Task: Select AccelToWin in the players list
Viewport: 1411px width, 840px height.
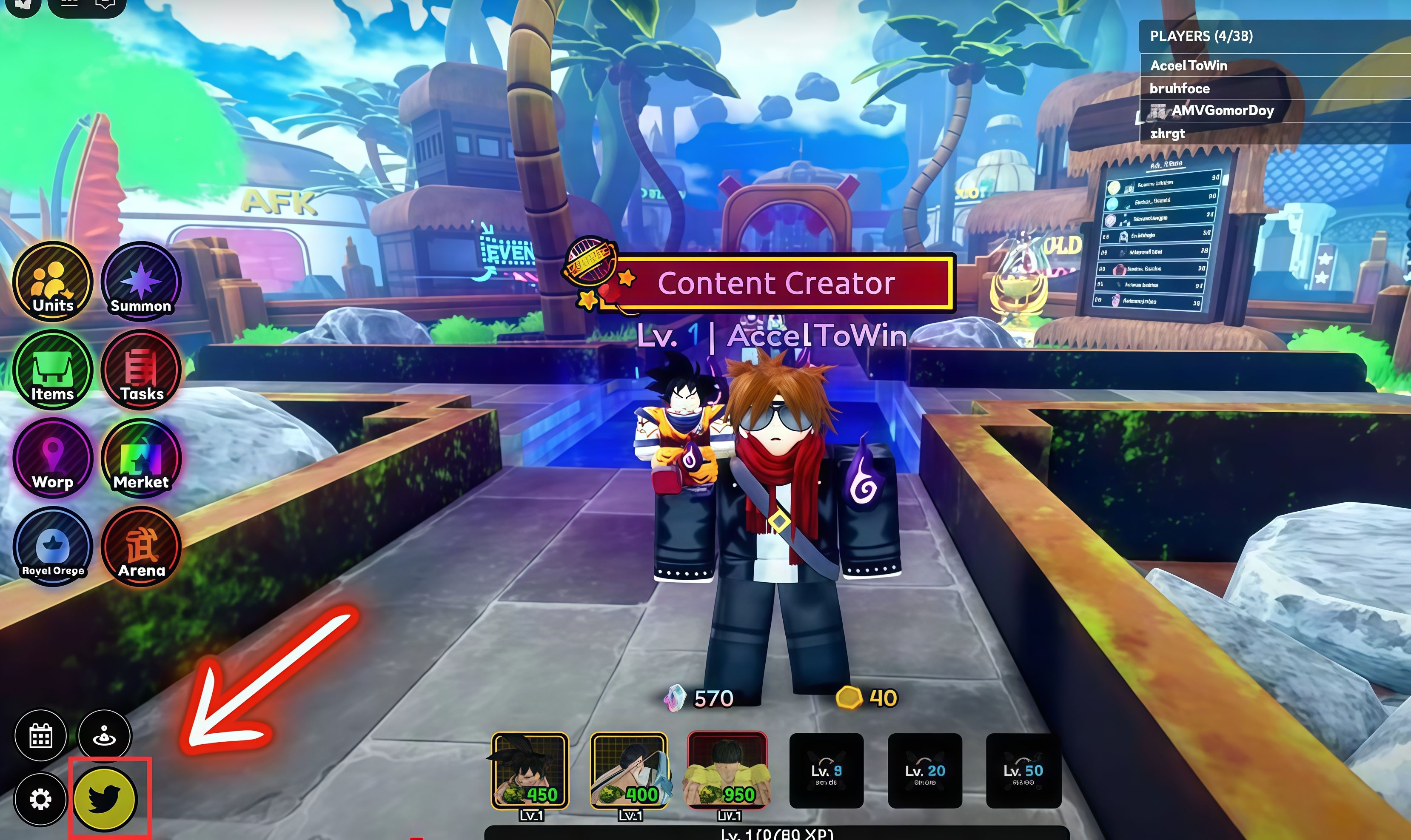Action: click(1189, 65)
